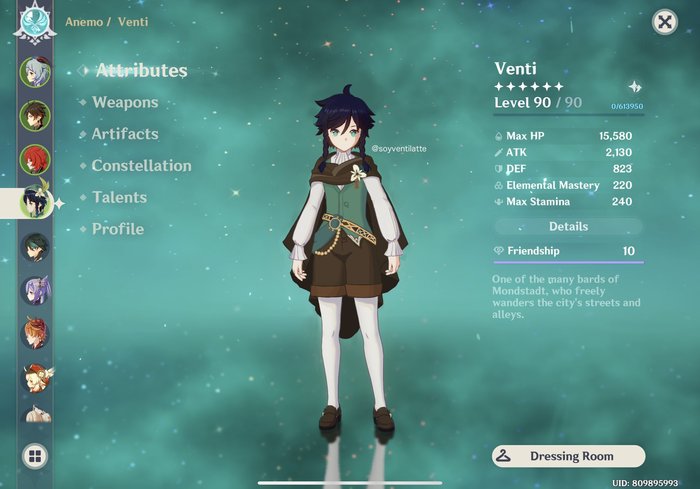
Task: Open the Attributes section
Action: [x=141, y=71]
